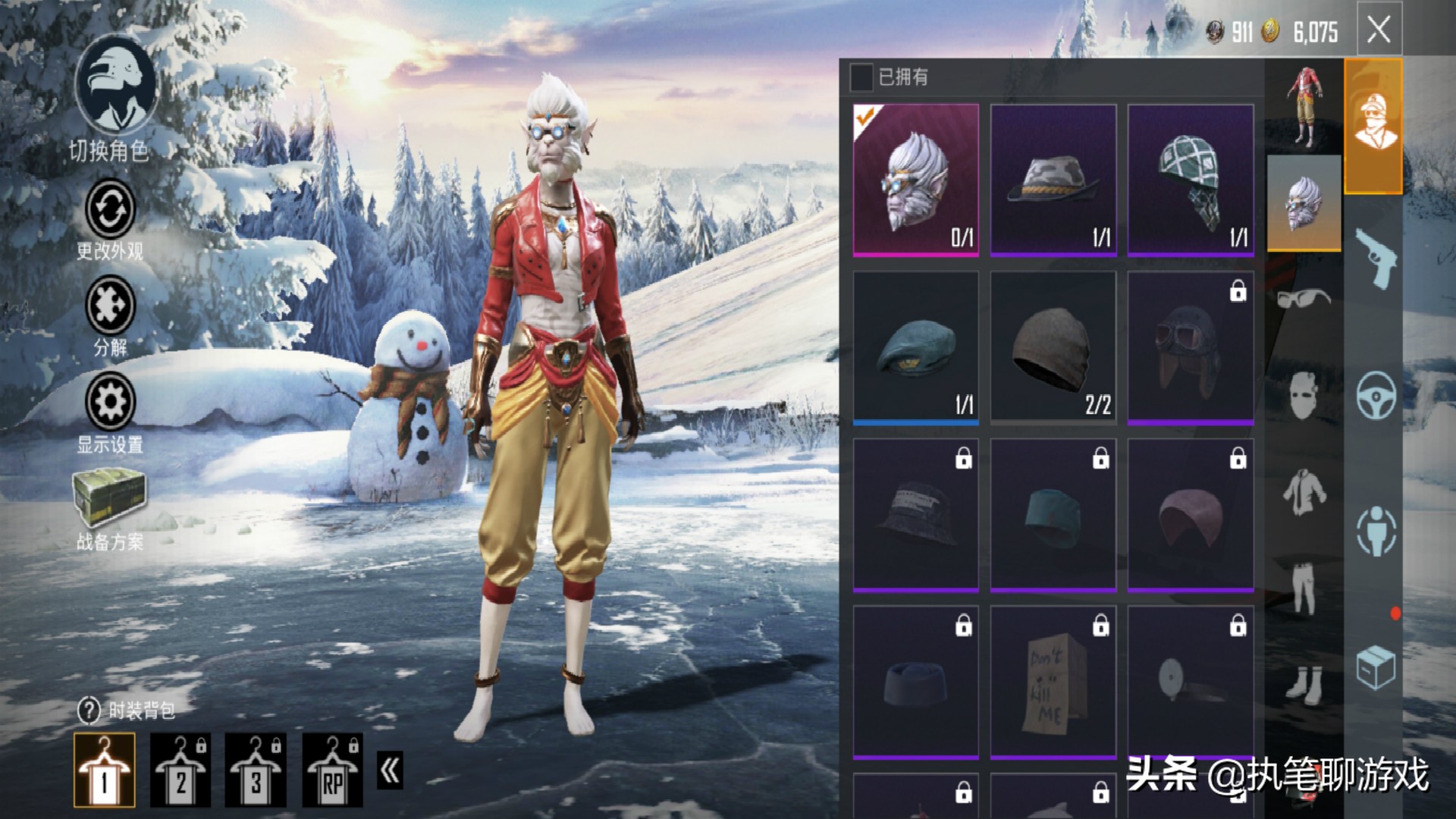The width and height of the screenshot is (1456, 819).
Task: Select the locked aviator goggles cap
Action: 1190,347
